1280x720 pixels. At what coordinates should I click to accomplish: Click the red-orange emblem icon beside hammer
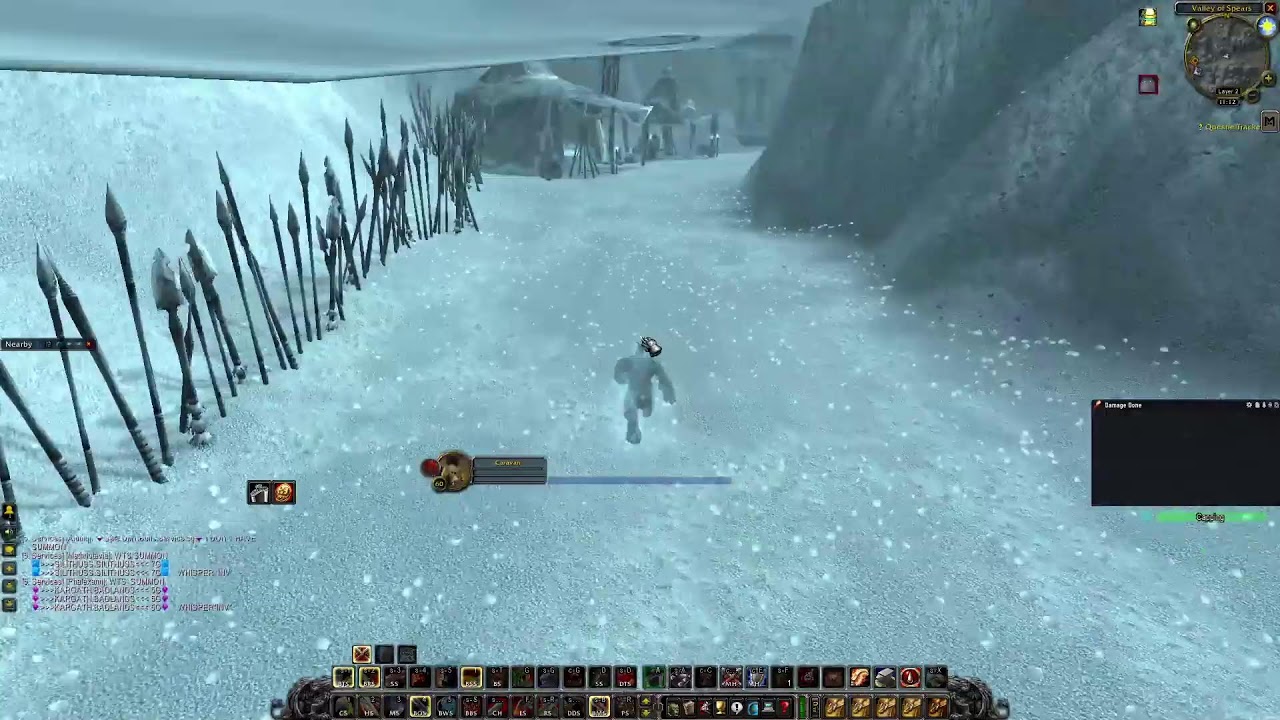pyautogui.click(x=284, y=492)
